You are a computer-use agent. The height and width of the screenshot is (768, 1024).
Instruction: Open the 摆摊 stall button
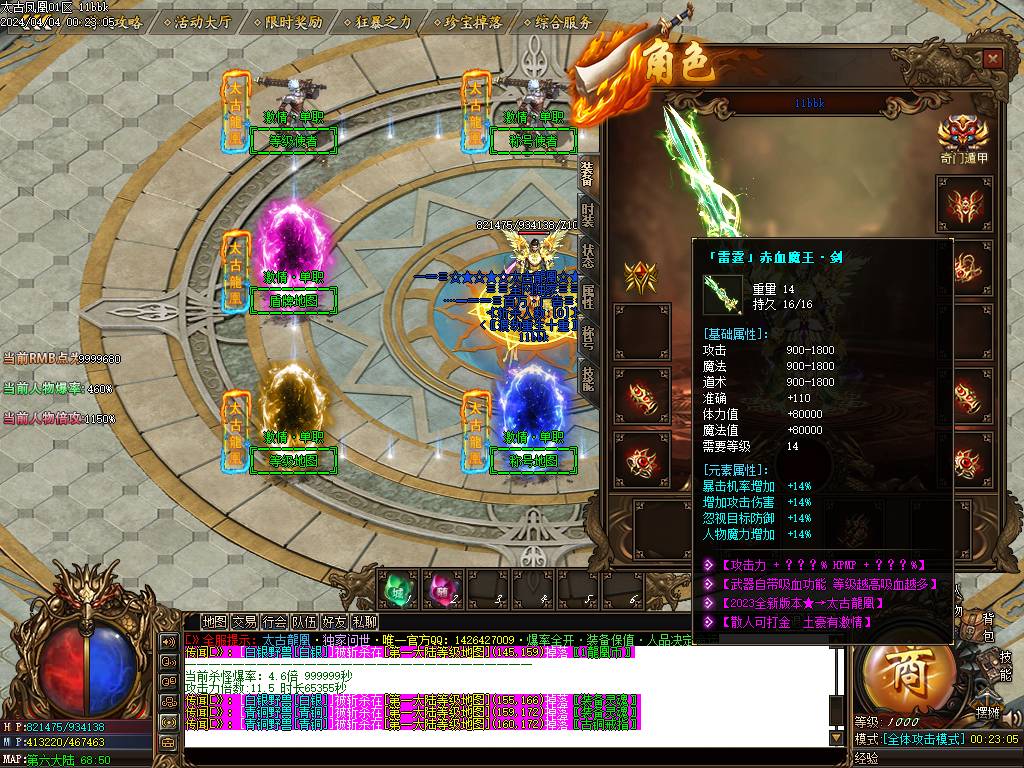pyautogui.click(x=987, y=712)
